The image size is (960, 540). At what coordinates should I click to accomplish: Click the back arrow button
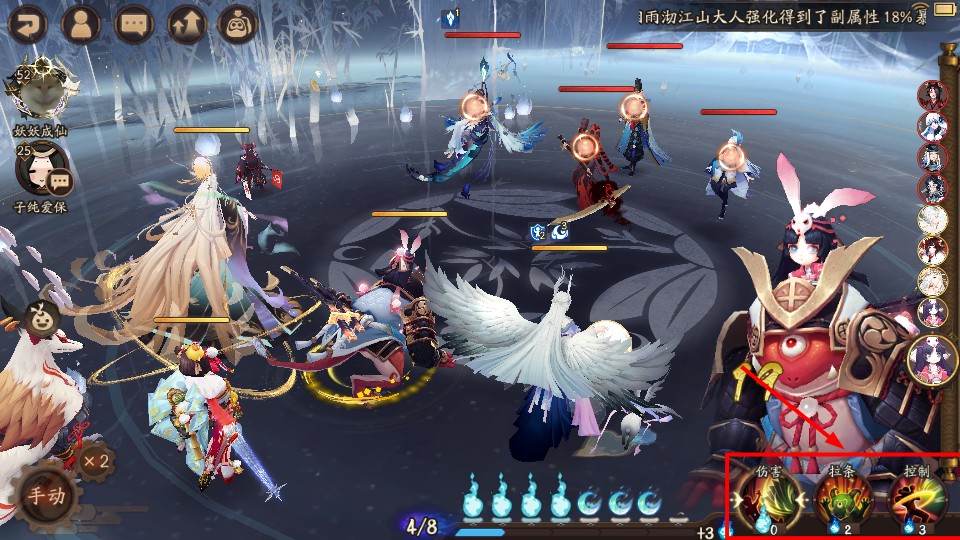pos(28,23)
